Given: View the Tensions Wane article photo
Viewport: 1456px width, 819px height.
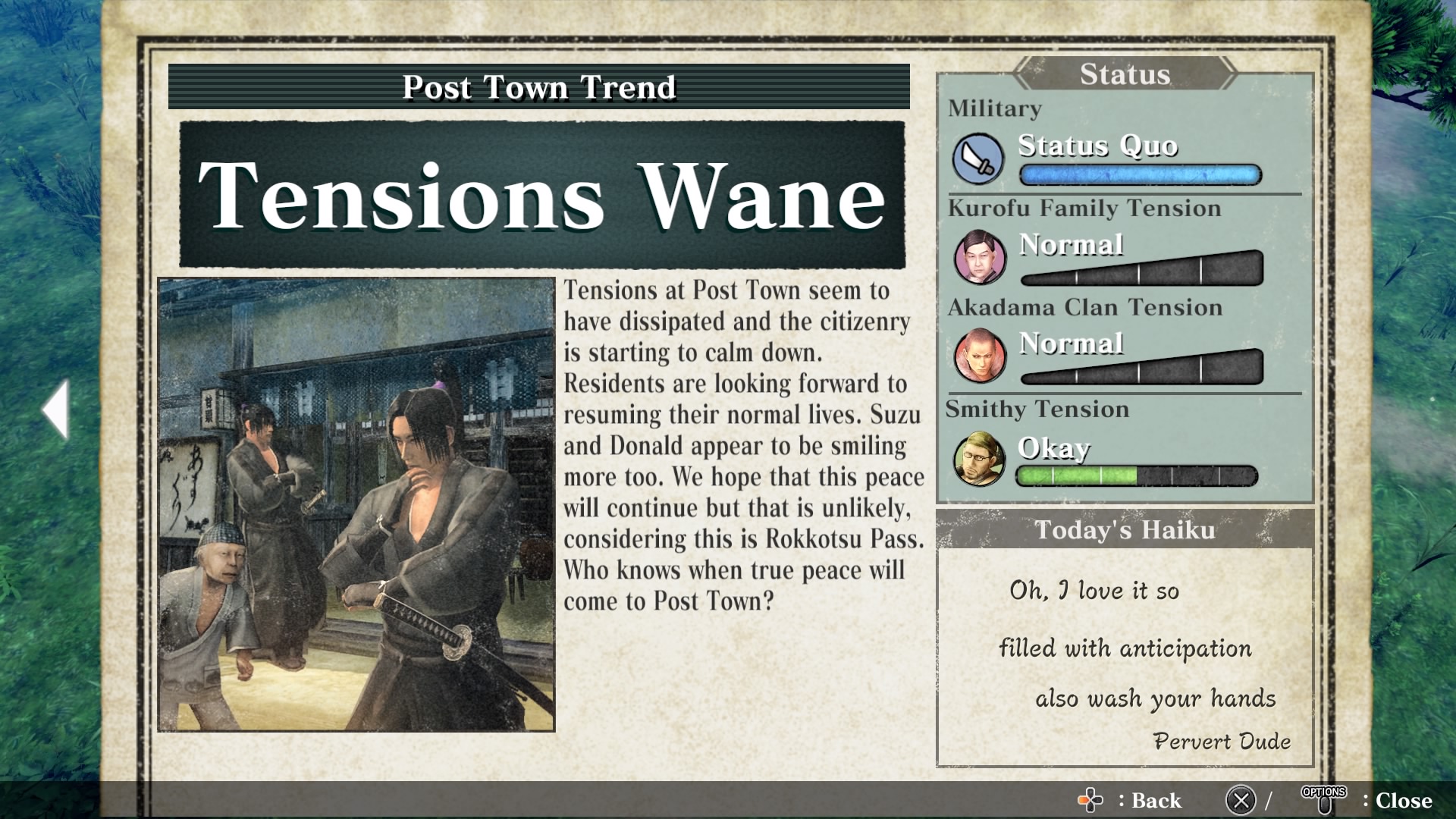Looking at the screenshot, I should (356, 504).
